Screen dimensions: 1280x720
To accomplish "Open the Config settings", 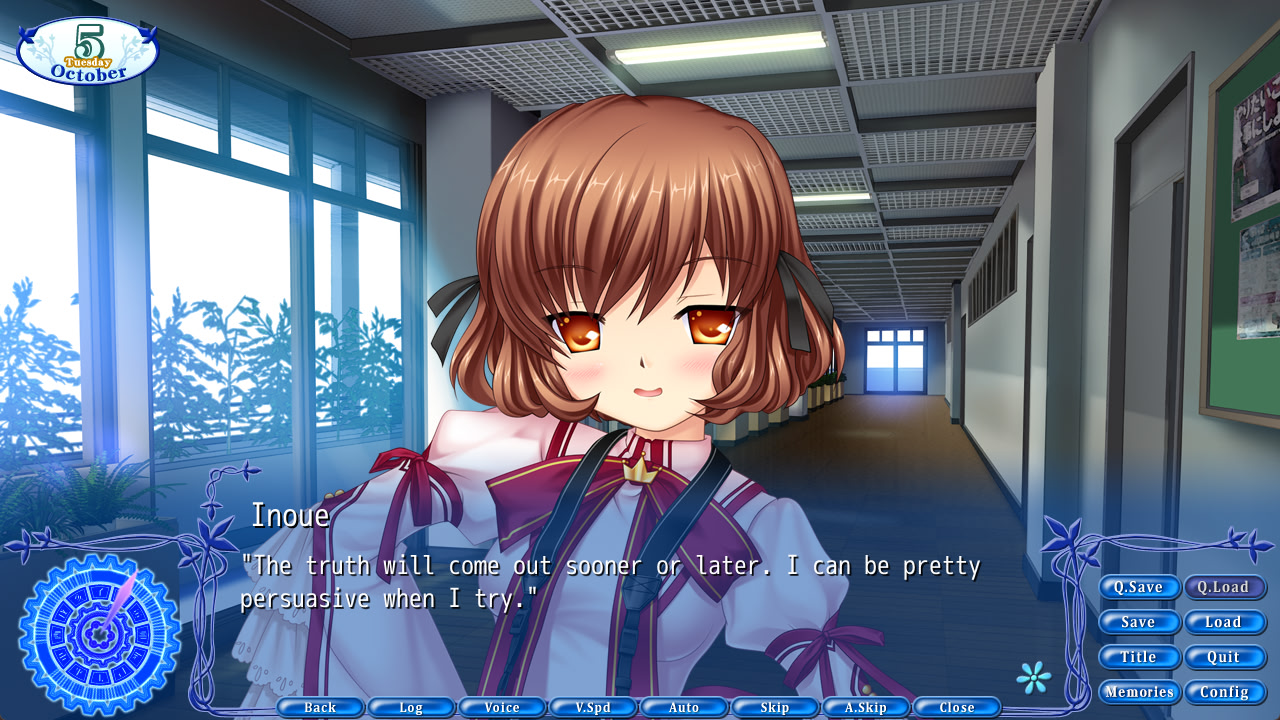I will coord(1225,691).
